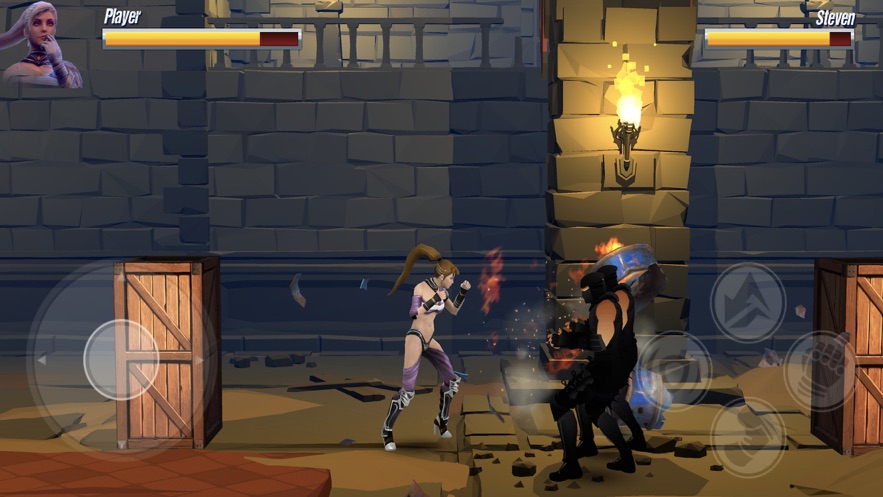Tap the joystick's right arrow

[x=200, y=360]
